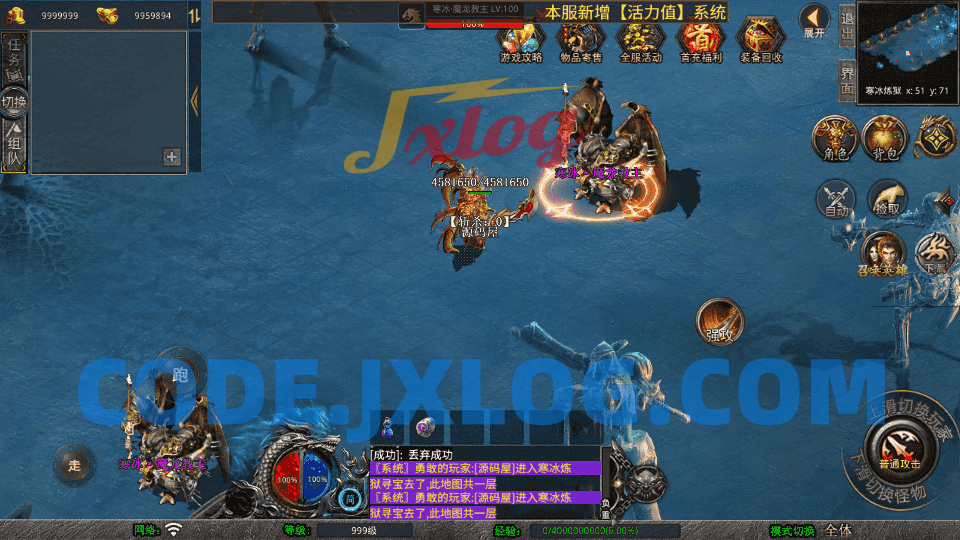Open the 首充福利 first-recharge bonus
The height and width of the screenshot is (540, 960).
coord(700,41)
